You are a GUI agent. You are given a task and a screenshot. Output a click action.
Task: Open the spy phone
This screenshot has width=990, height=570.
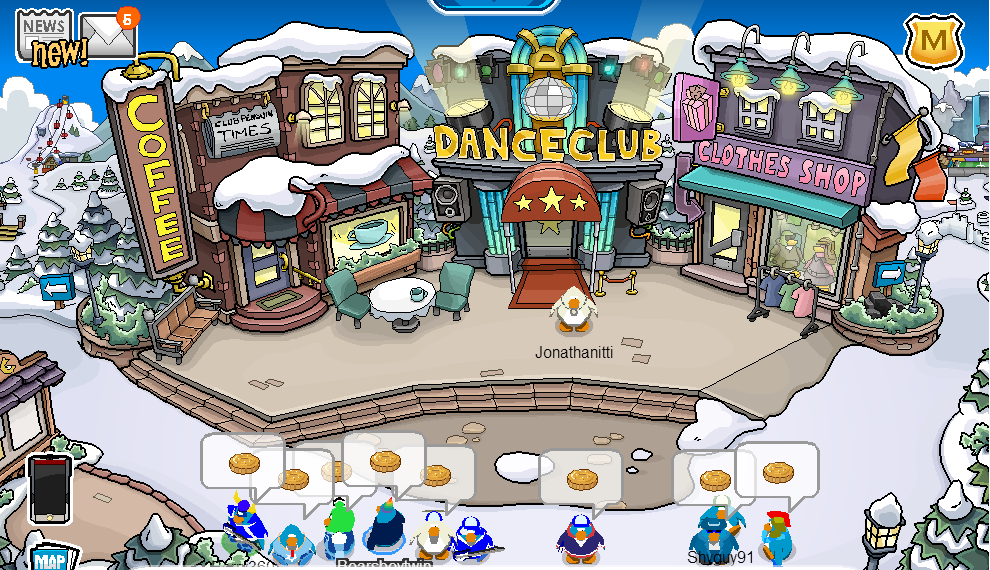pyautogui.click(x=49, y=488)
